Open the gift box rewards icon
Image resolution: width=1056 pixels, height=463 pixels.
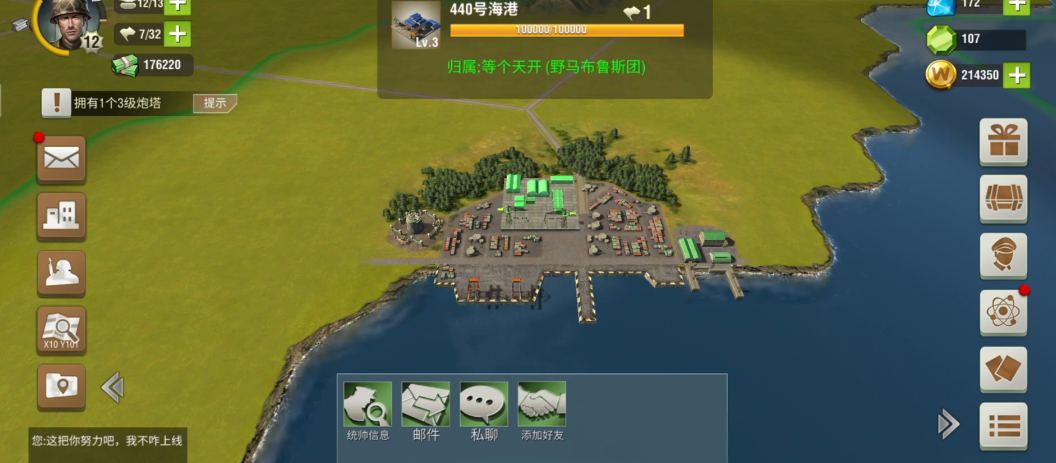[x=1003, y=141]
